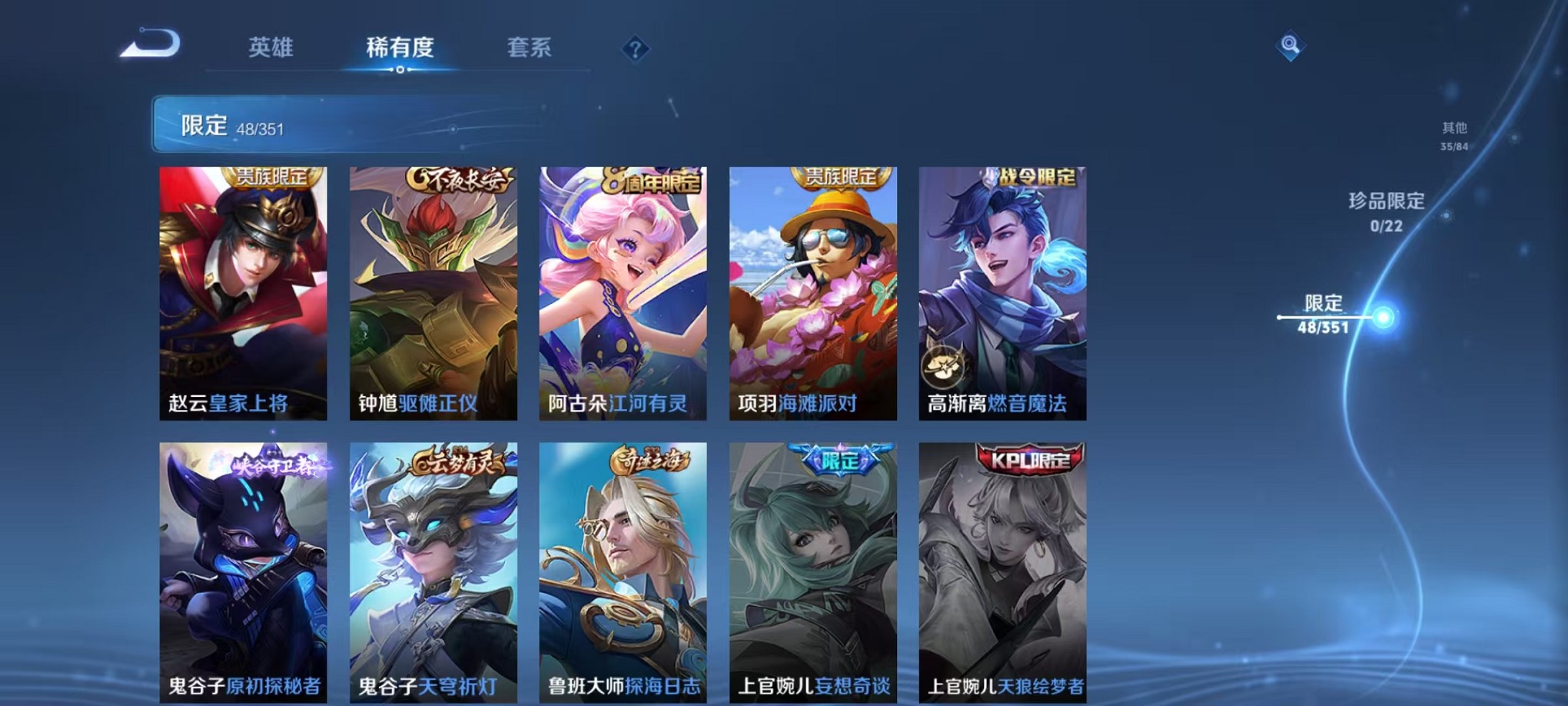Click the 战令限定 badge on 高渐离 card
1568x706 pixels.
(x=1034, y=178)
